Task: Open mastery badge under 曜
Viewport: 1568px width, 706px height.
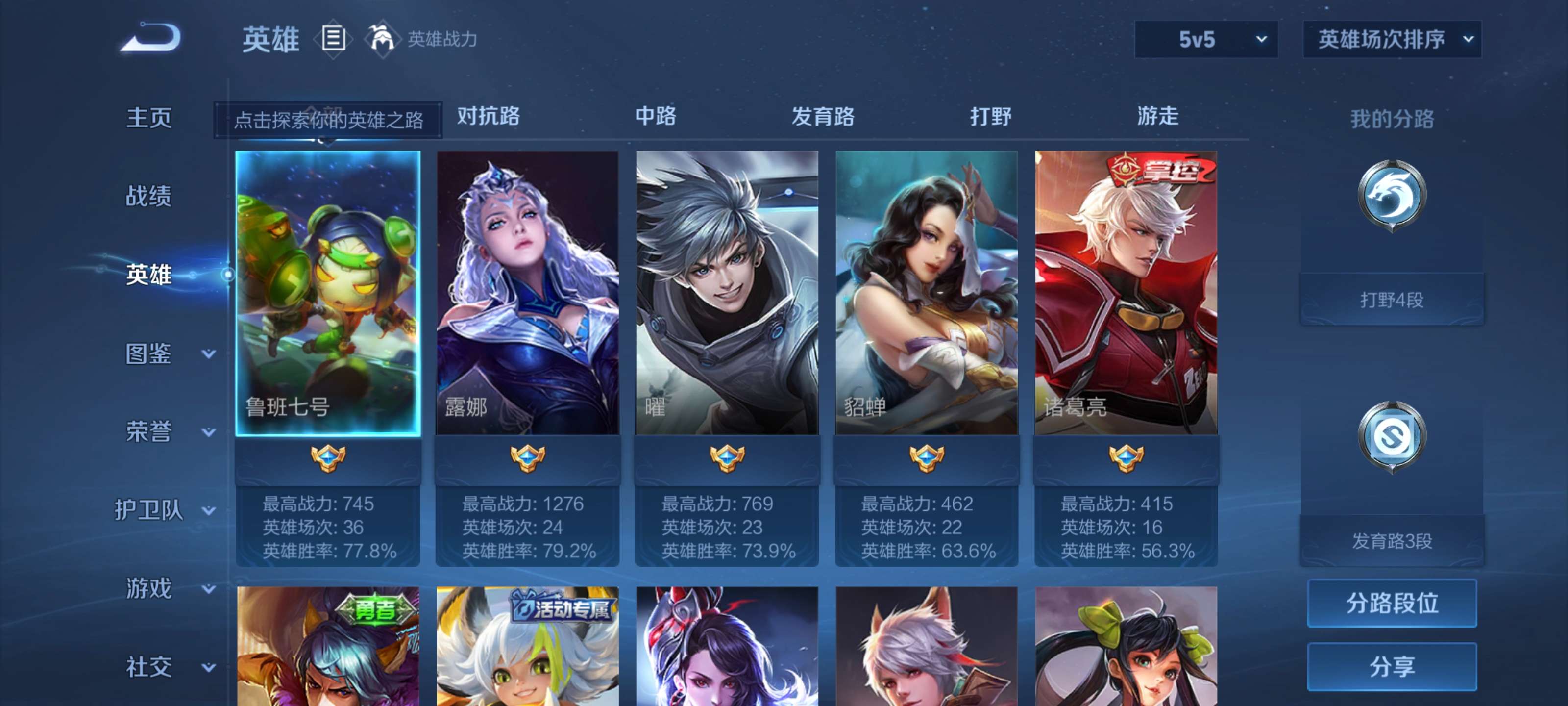Action: pos(726,457)
